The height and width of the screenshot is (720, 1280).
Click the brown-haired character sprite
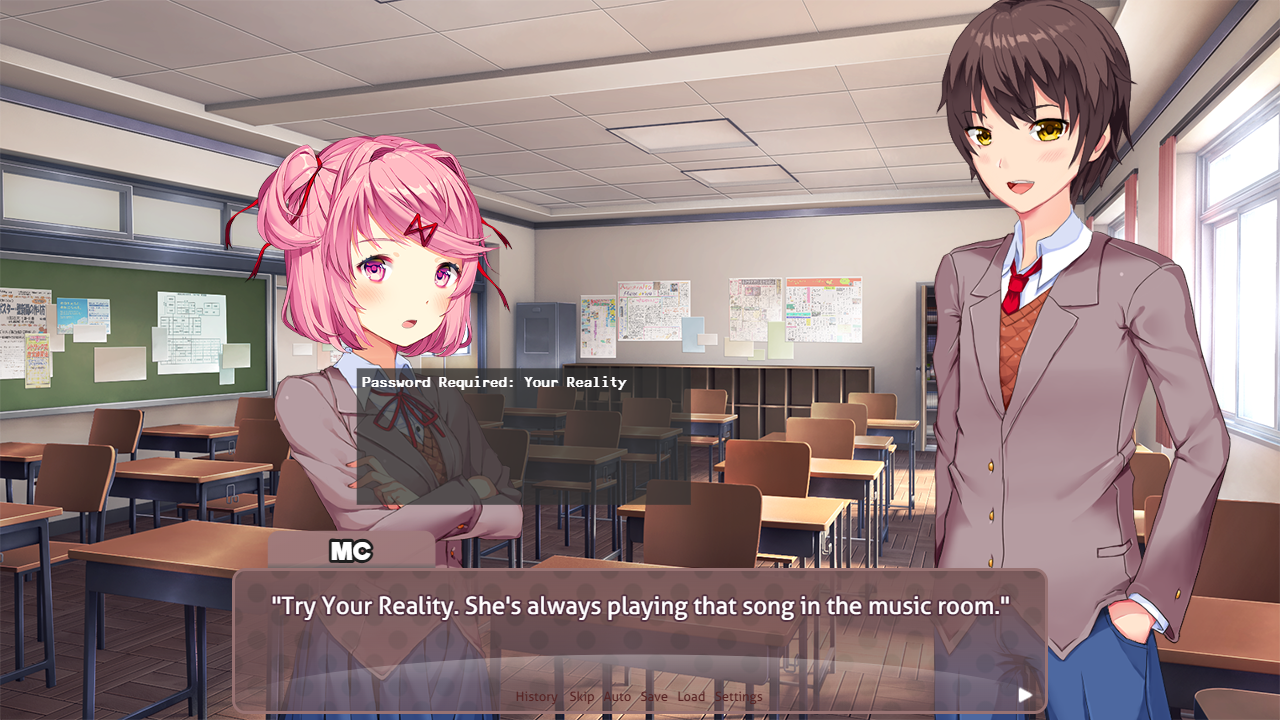click(1030, 300)
